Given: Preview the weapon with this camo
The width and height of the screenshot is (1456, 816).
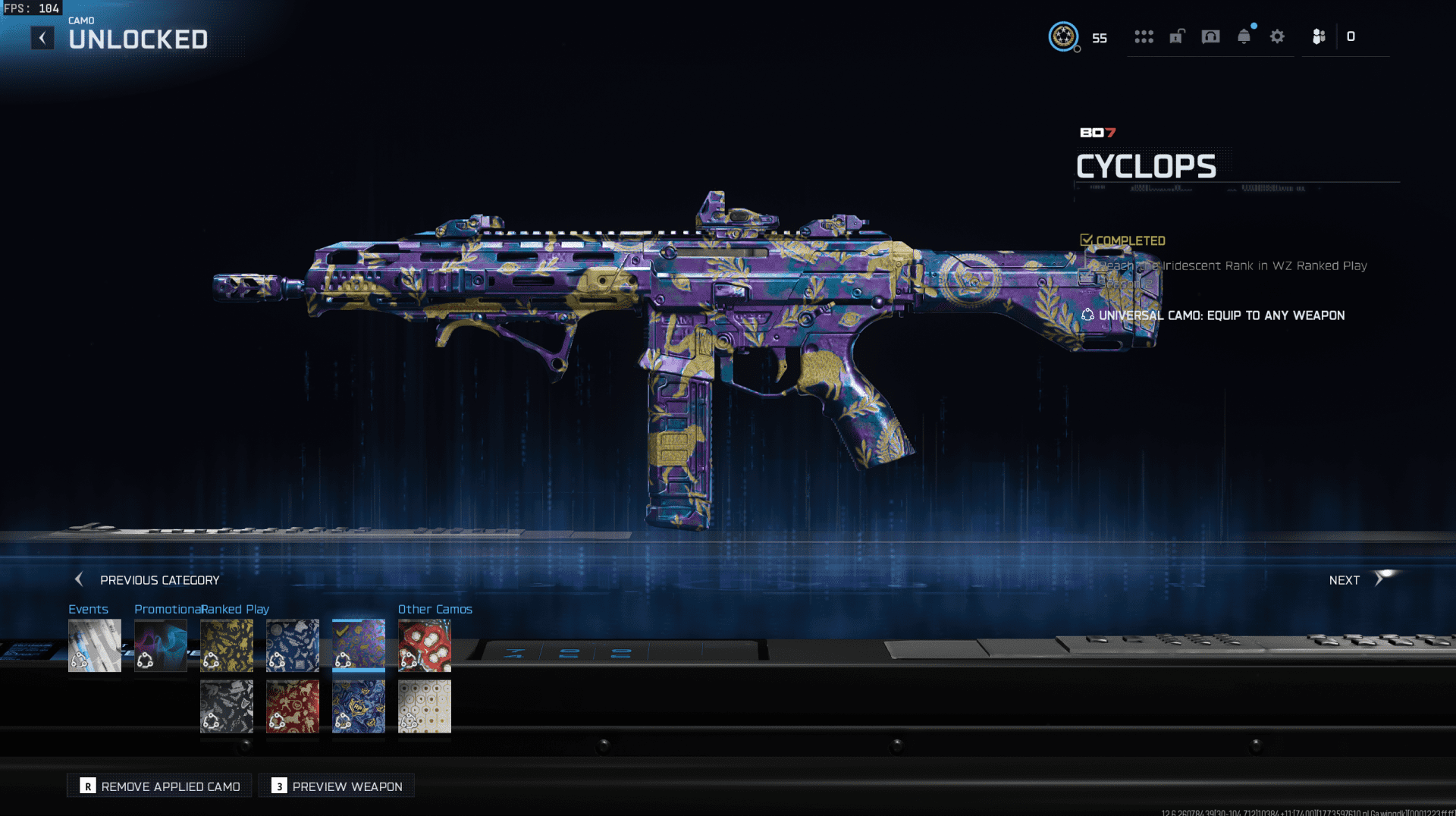Looking at the screenshot, I should tap(337, 786).
